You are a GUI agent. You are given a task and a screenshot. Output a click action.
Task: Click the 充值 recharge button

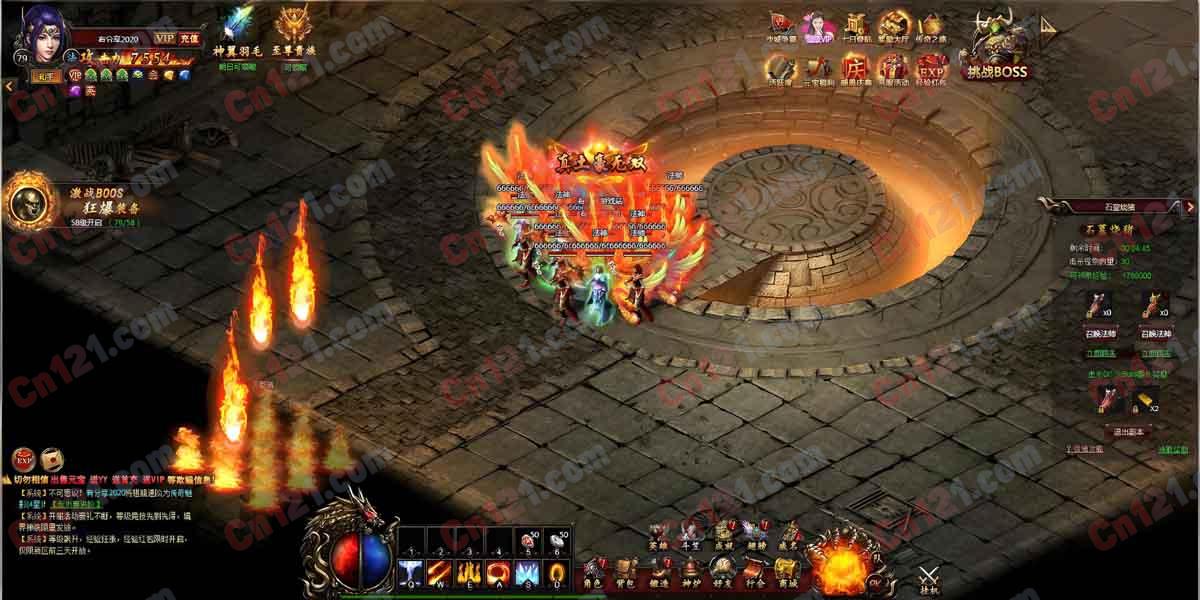[191, 39]
